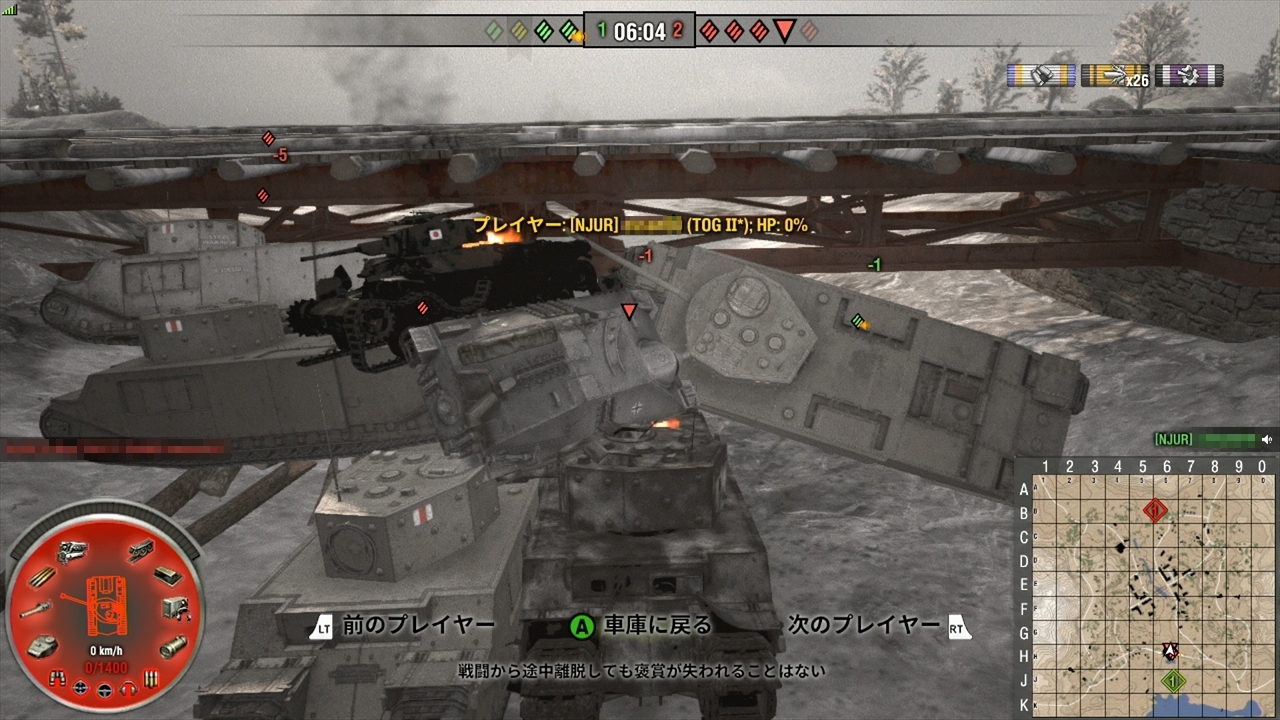Select the tracks module icon
This screenshot has width=1280, height=720.
[x=141, y=550]
